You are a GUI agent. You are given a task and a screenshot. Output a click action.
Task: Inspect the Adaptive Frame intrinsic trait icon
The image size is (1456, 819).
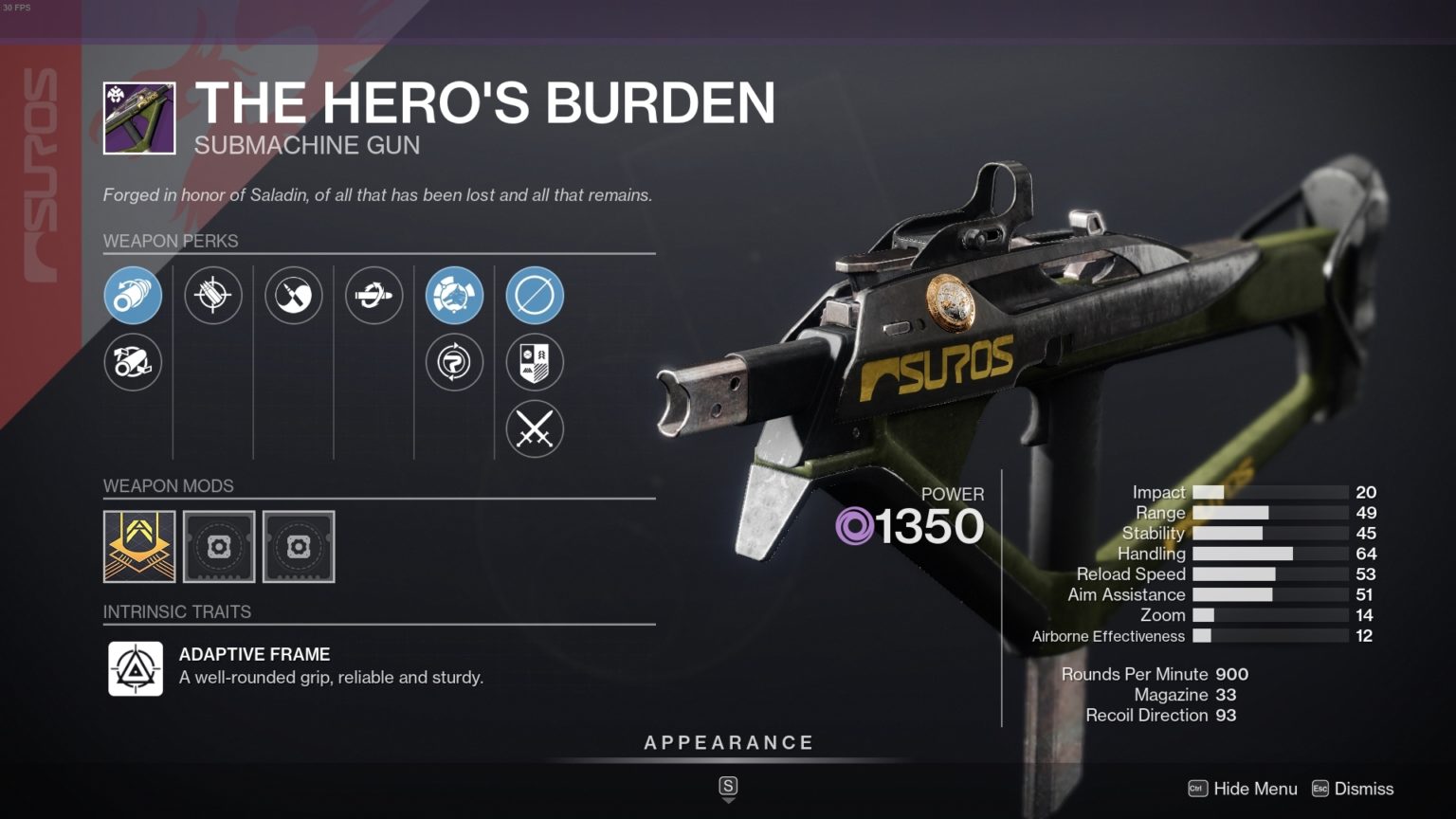(136, 669)
